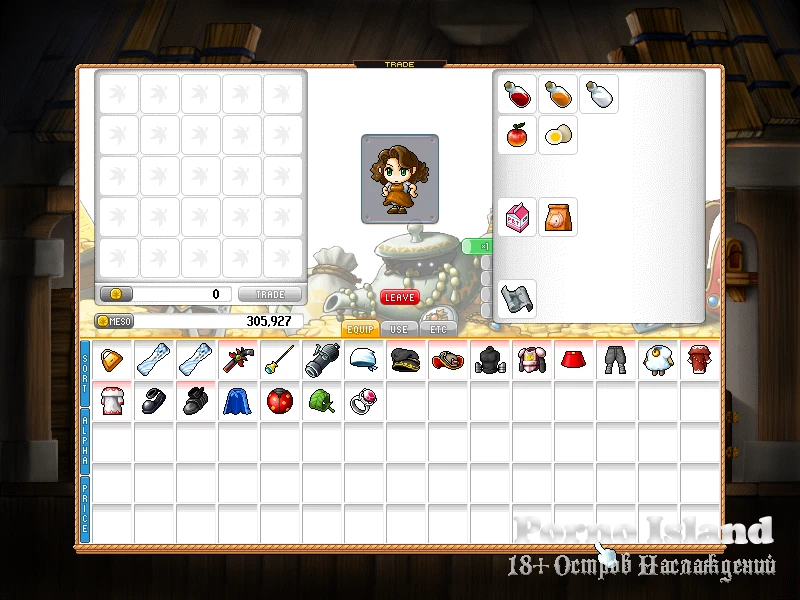Choose the orange potion shop item
Screen dimensions: 800x600
pos(558,94)
